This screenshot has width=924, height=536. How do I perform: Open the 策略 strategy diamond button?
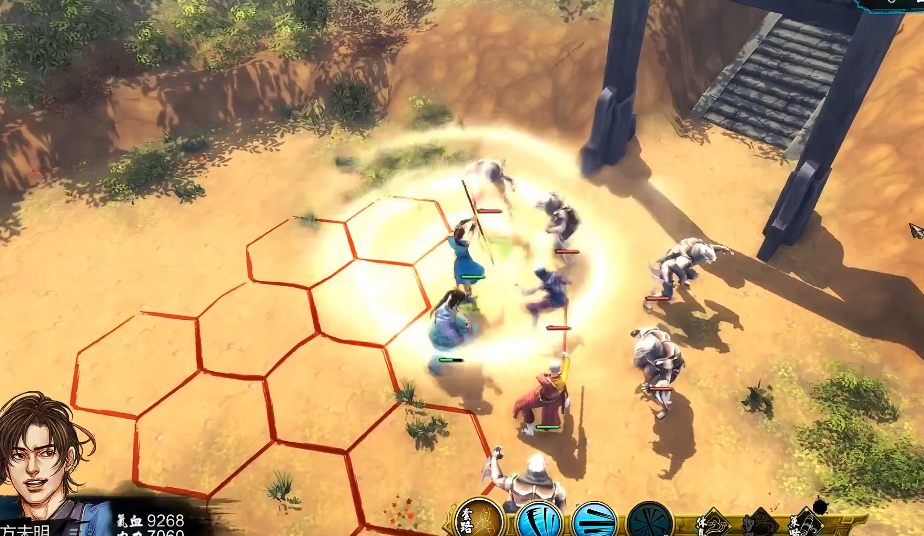(x=806, y=523)
